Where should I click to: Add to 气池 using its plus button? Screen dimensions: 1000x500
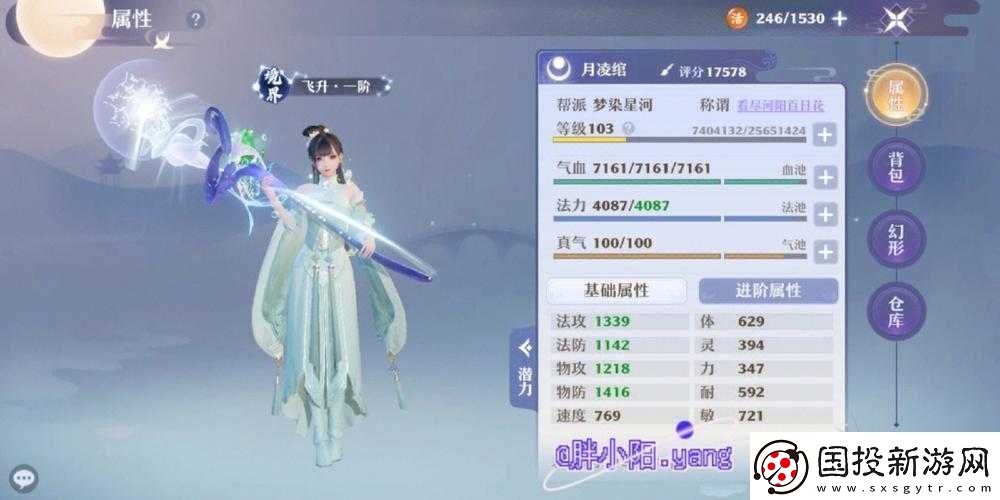tap(824, 251)
